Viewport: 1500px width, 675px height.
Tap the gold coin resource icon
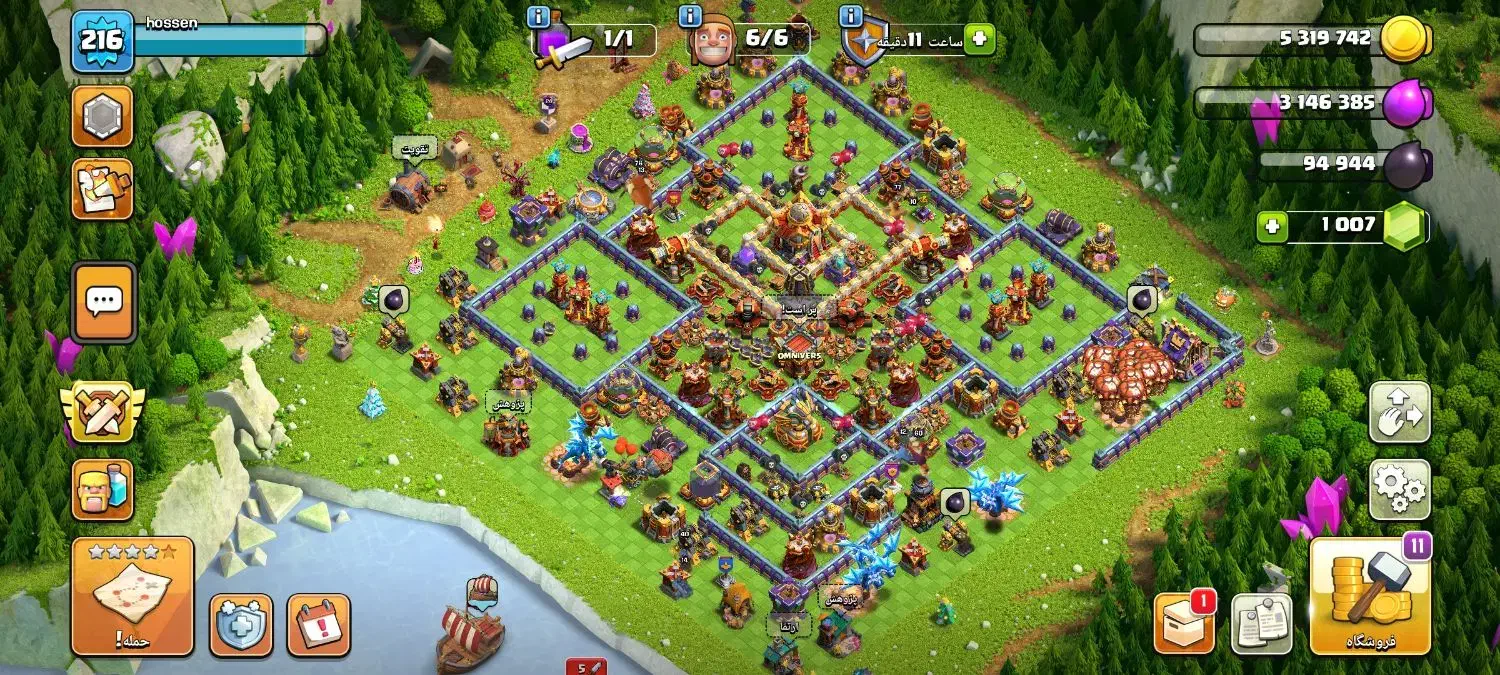click(1404, 39)
